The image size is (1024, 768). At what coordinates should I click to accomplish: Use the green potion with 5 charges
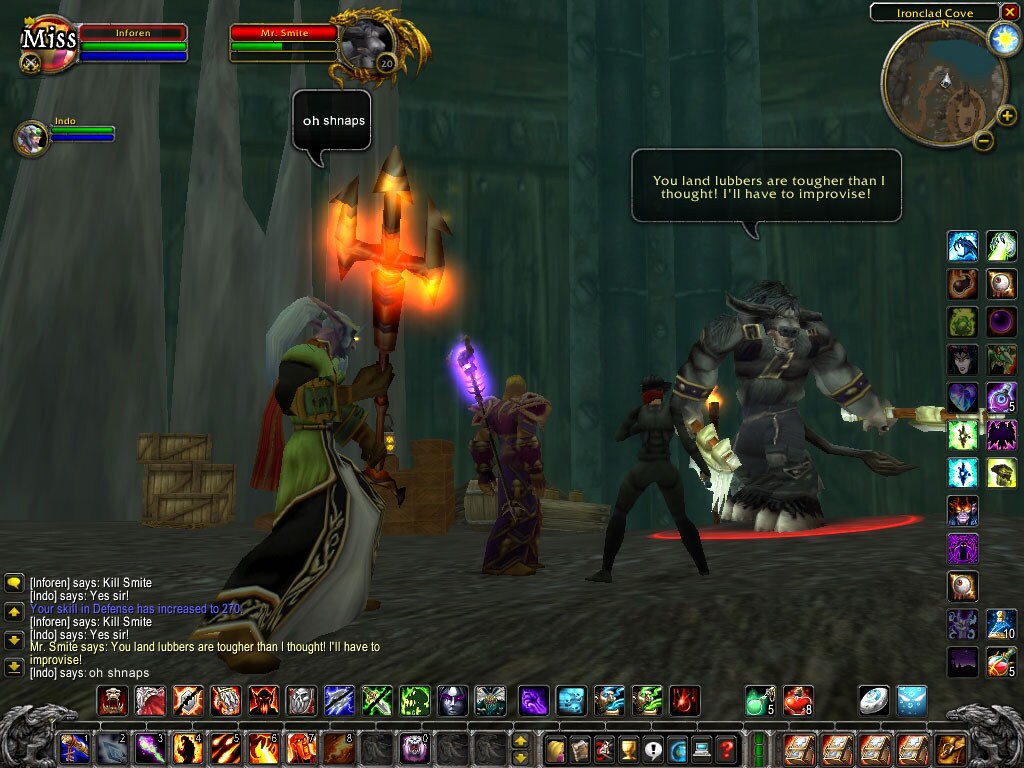[x=760, y=700]
